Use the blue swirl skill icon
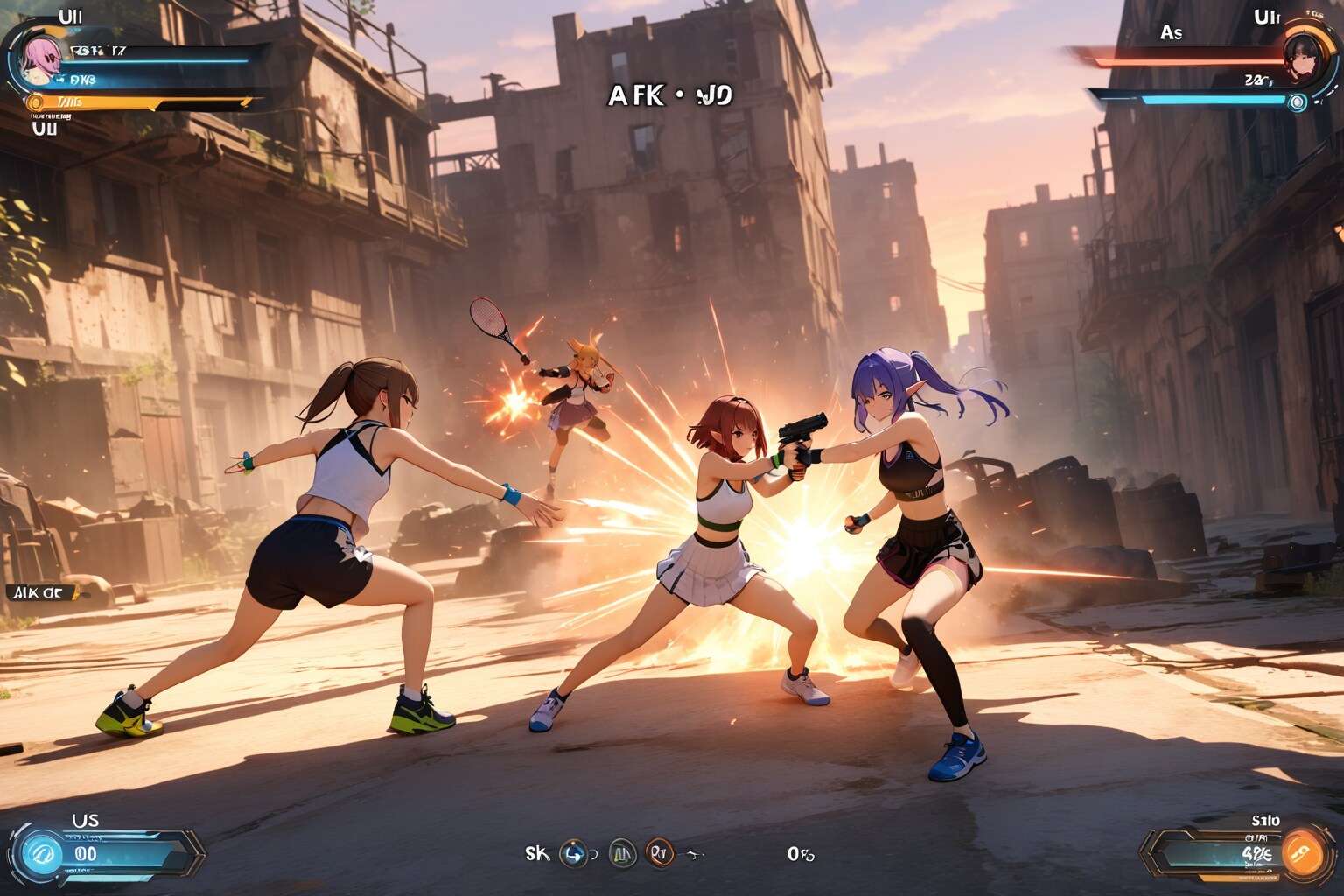The image size is (1344, 896). [574, 853]
